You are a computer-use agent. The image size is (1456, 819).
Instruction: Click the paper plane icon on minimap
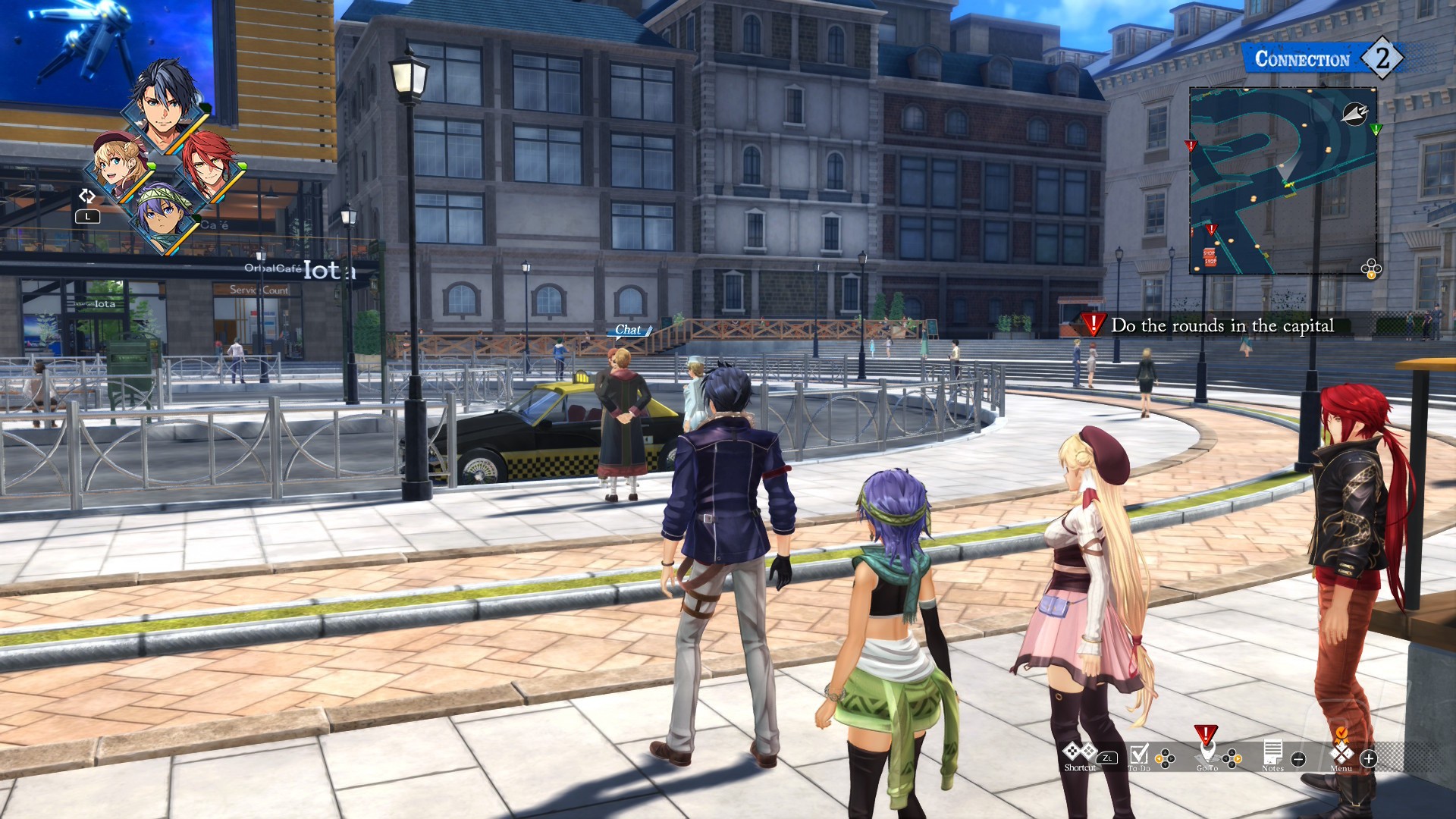tap(1354, 114)
